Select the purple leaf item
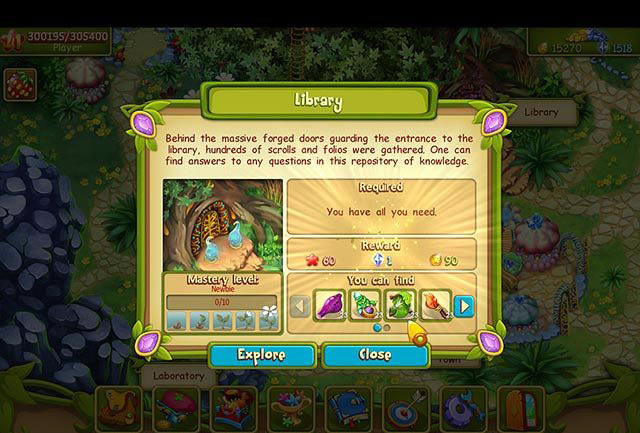This screenshot has height=433, width=640. [330, 305]
